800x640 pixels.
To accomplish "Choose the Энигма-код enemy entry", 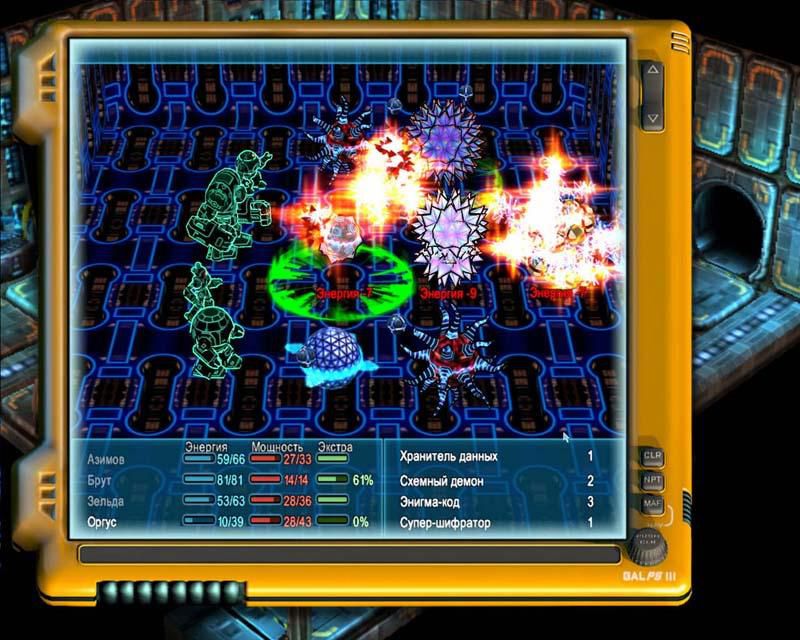I will pos(441,501).
